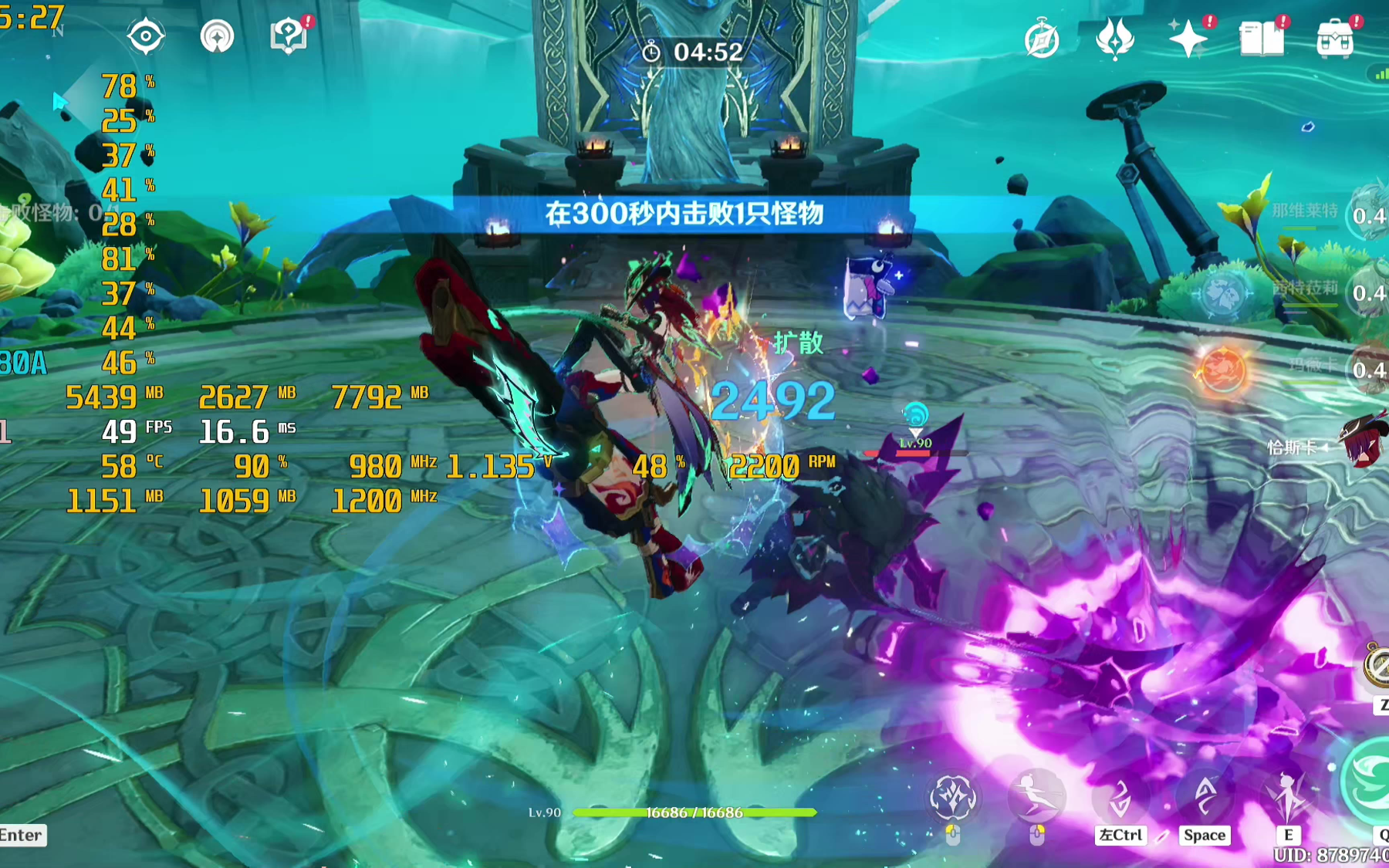Open the four-pointed star wish icon
Image resolution: width=1389 pixels, height=868 pixels.
[x=1188, y=39]
